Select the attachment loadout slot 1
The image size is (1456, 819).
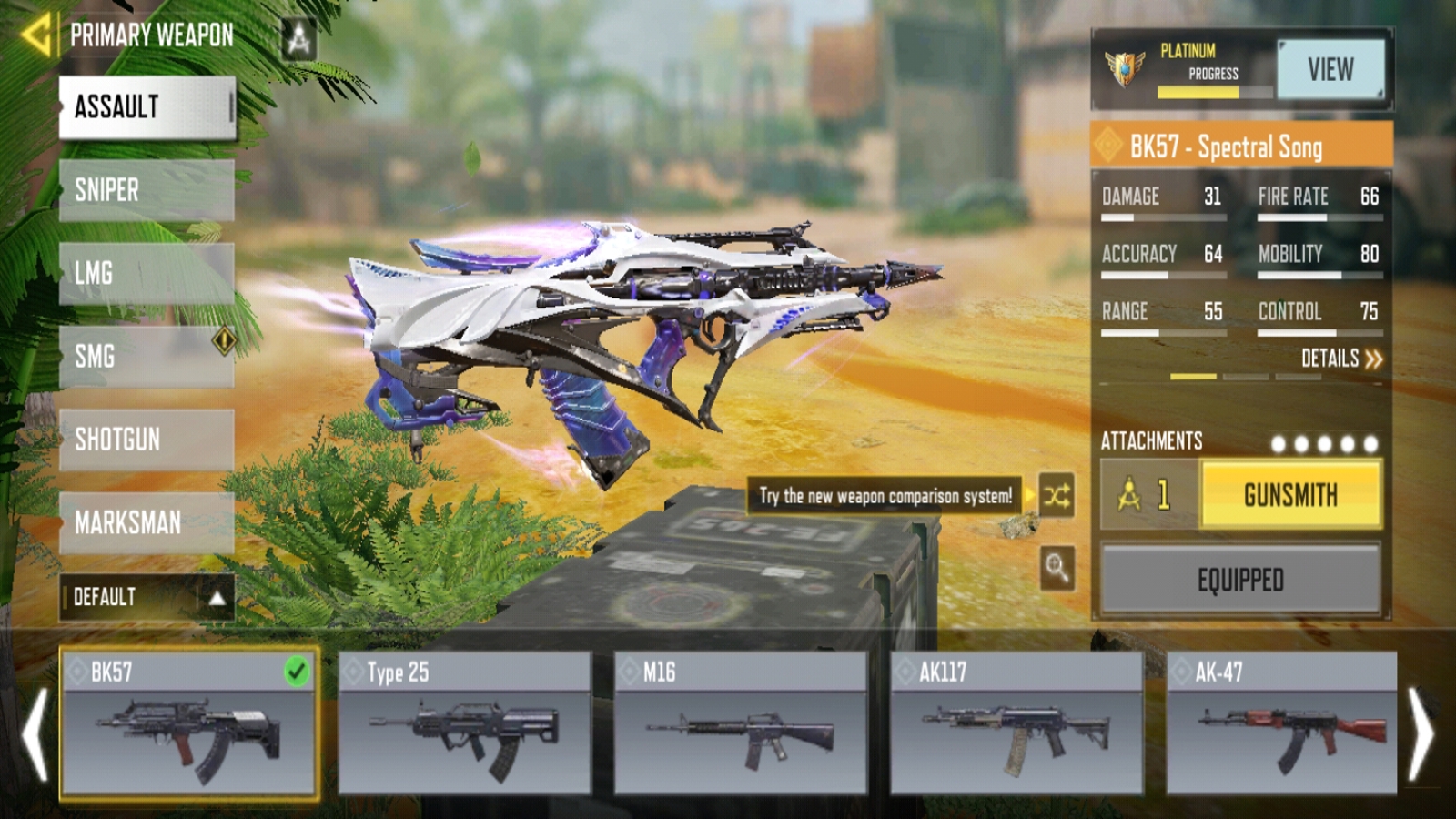[1149, 495]
